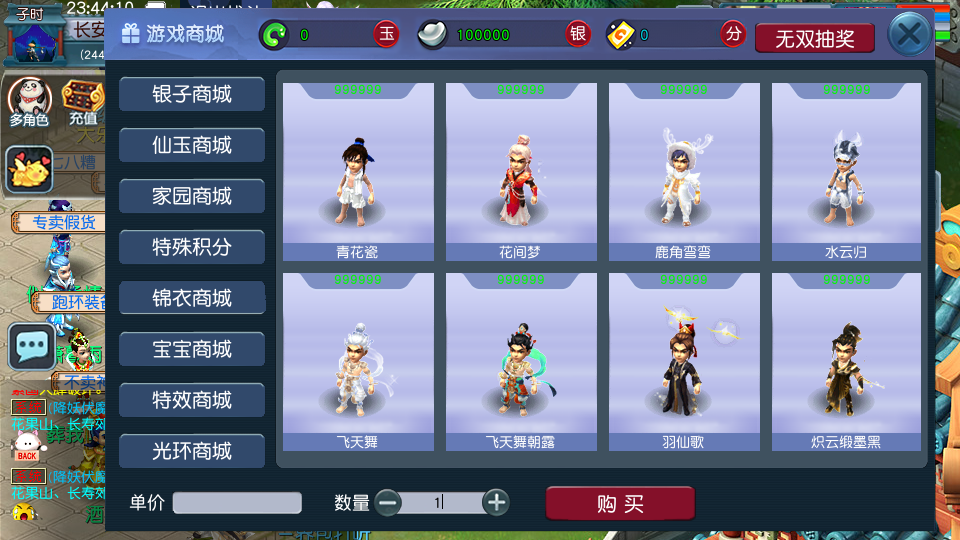Decrease purchase quantity with minus button
960x540 pixels.
tap(388, 503)
